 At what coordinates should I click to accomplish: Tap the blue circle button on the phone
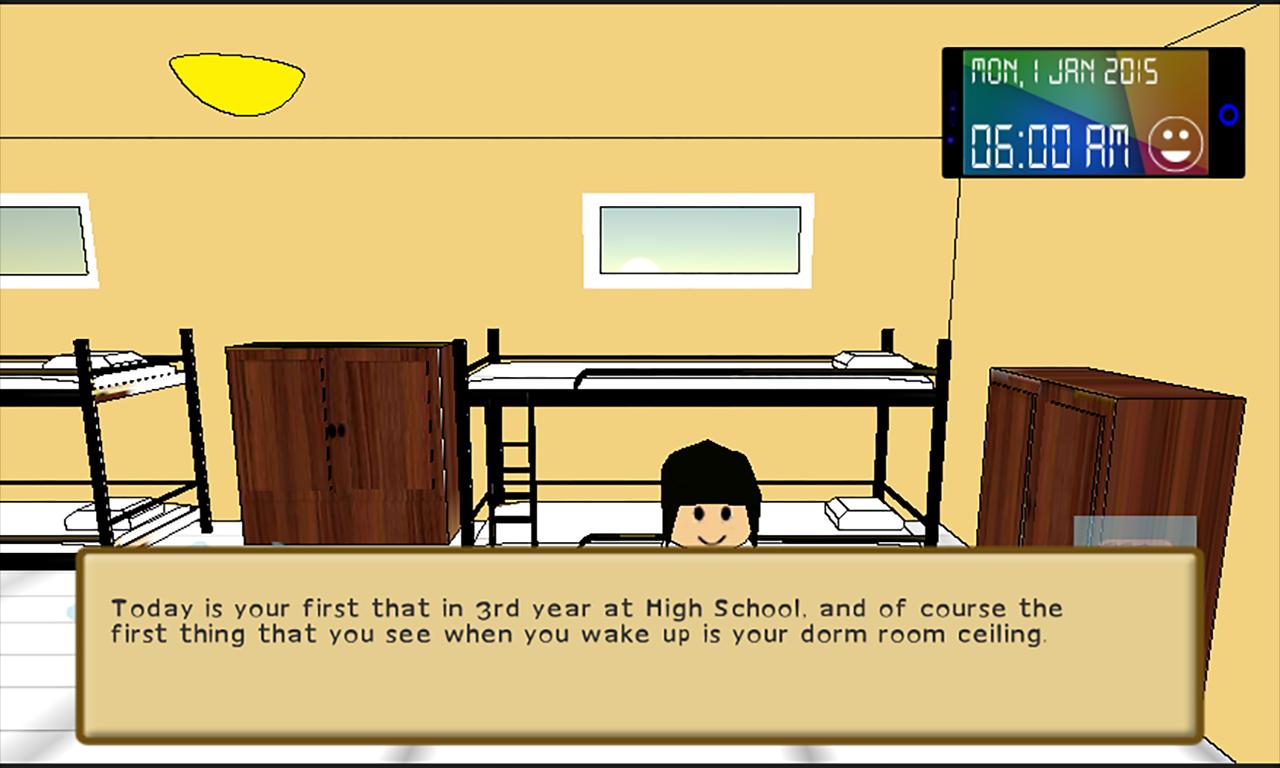(x=1228, y=115)
